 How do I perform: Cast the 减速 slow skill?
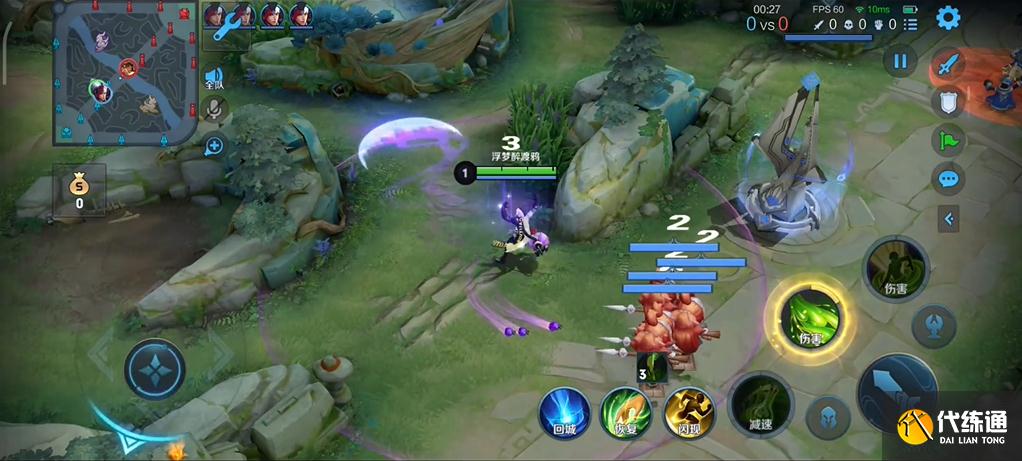tap(761, 405)
